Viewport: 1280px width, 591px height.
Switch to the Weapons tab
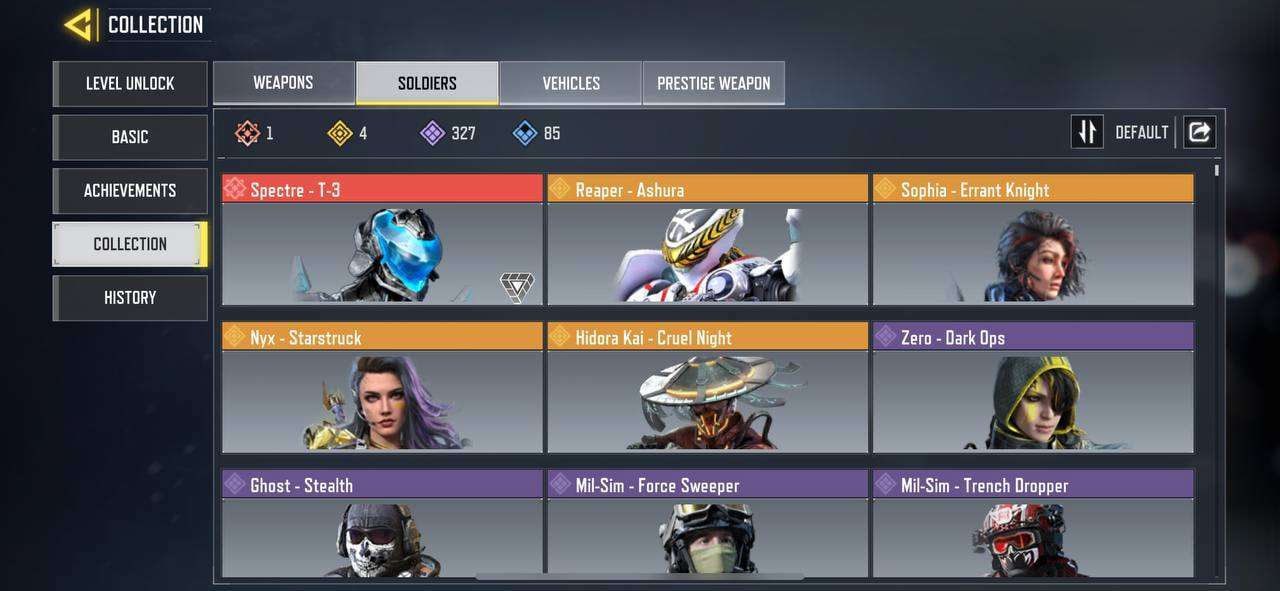tap(283, 83)
